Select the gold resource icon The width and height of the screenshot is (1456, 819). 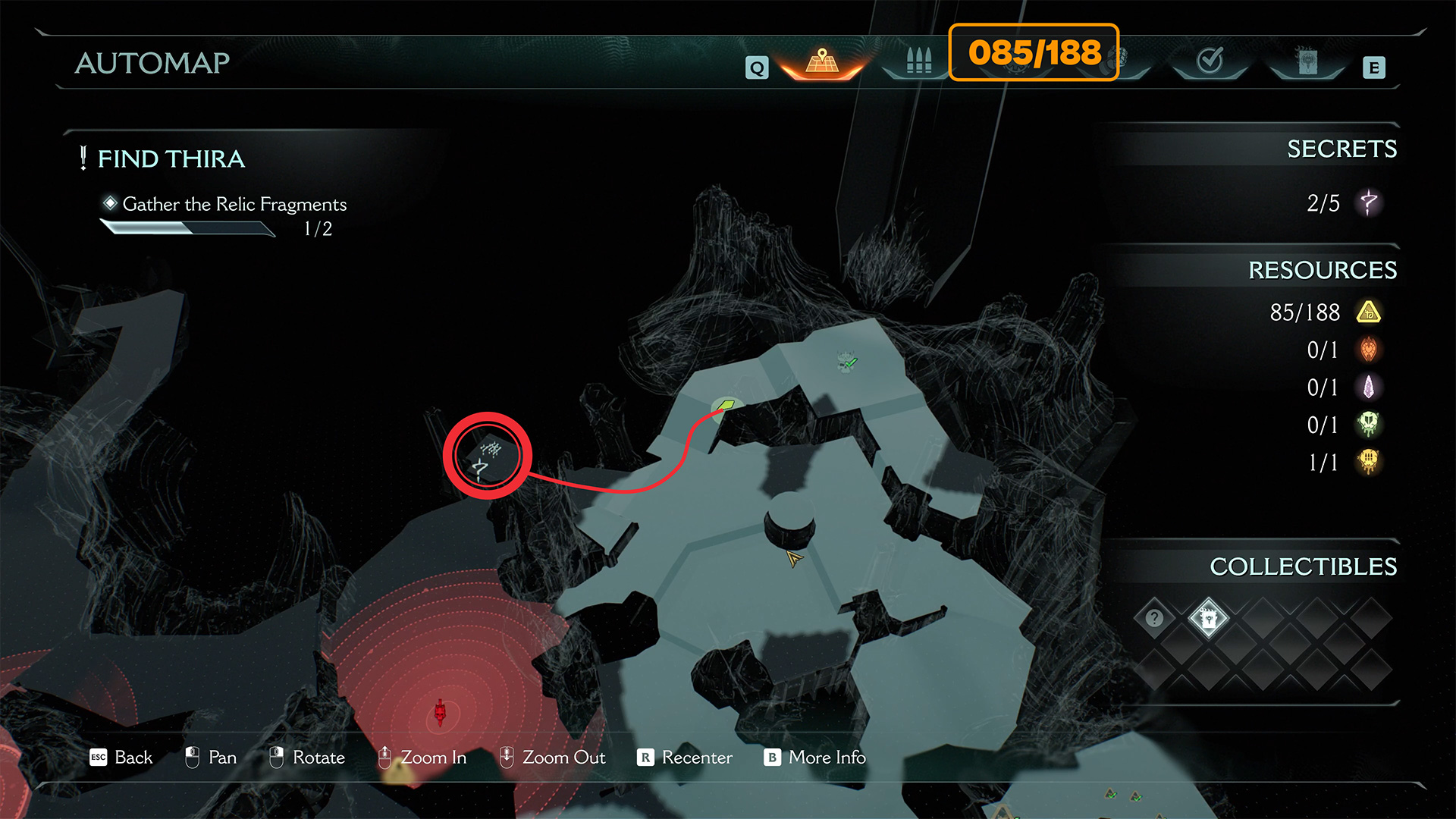(x=1368, y=312)
